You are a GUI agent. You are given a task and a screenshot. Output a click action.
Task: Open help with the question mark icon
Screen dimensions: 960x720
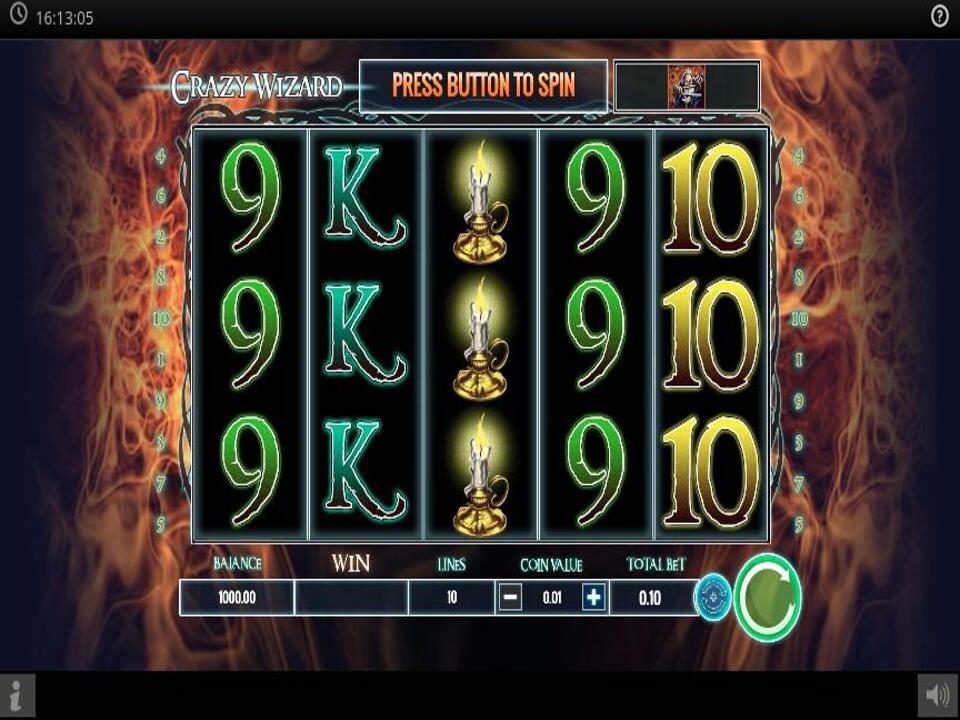pos(940,17)
